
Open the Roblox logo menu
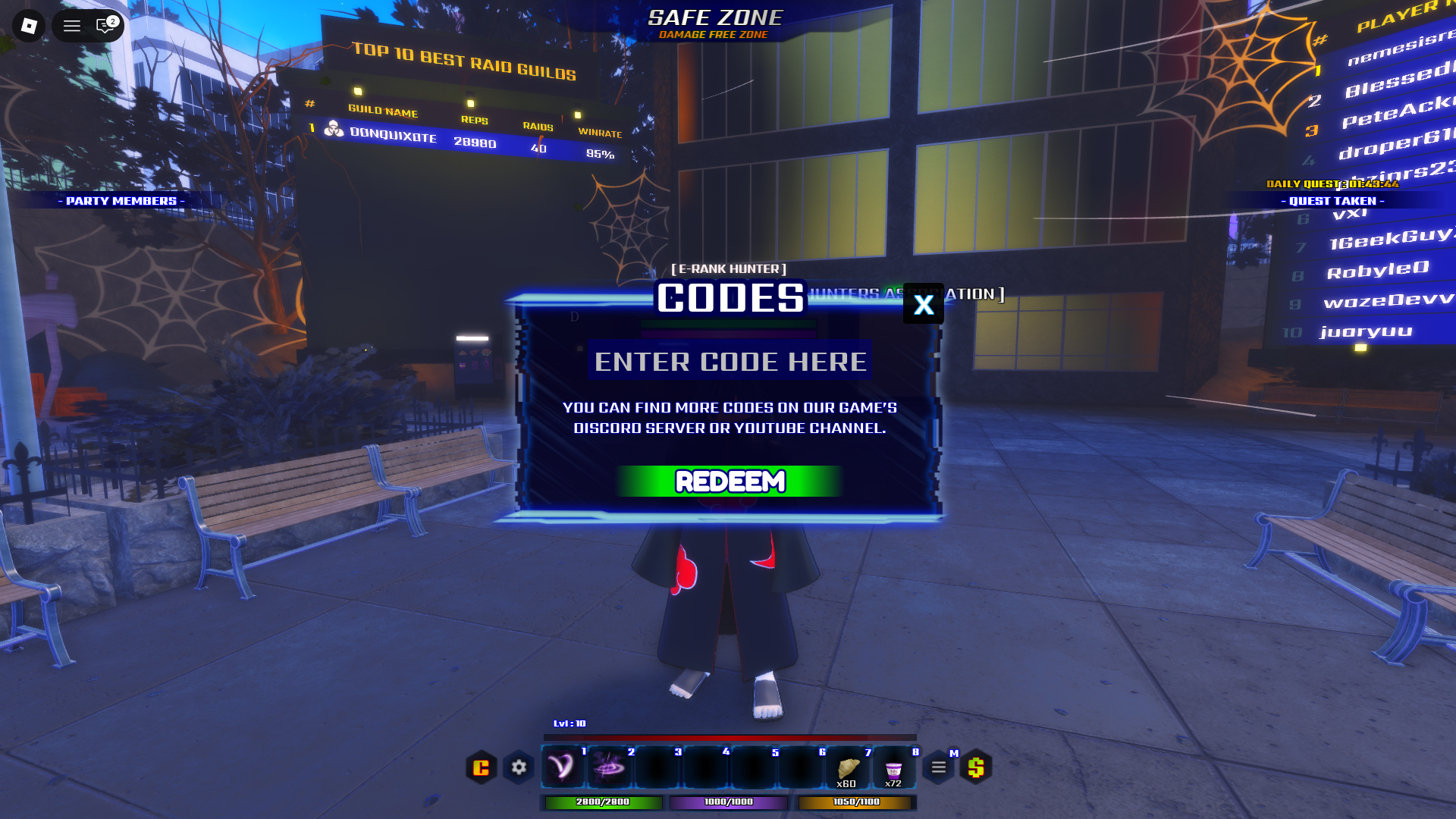28,25
